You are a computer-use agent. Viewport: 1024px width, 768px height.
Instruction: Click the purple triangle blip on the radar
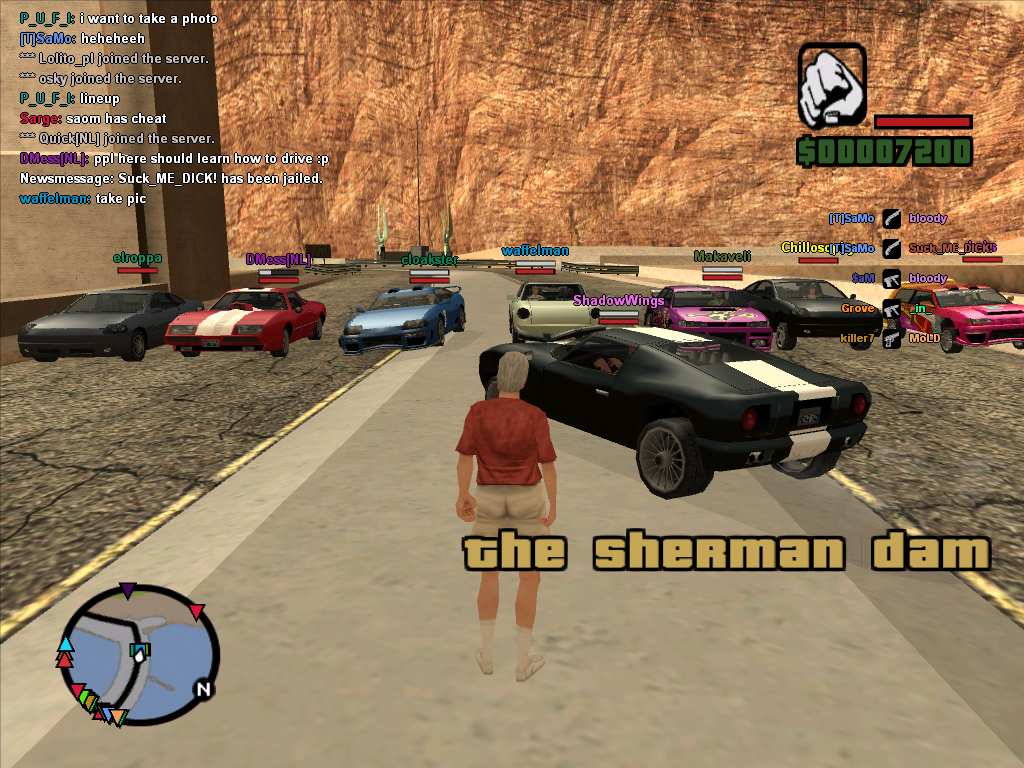(x=128, y=590)
